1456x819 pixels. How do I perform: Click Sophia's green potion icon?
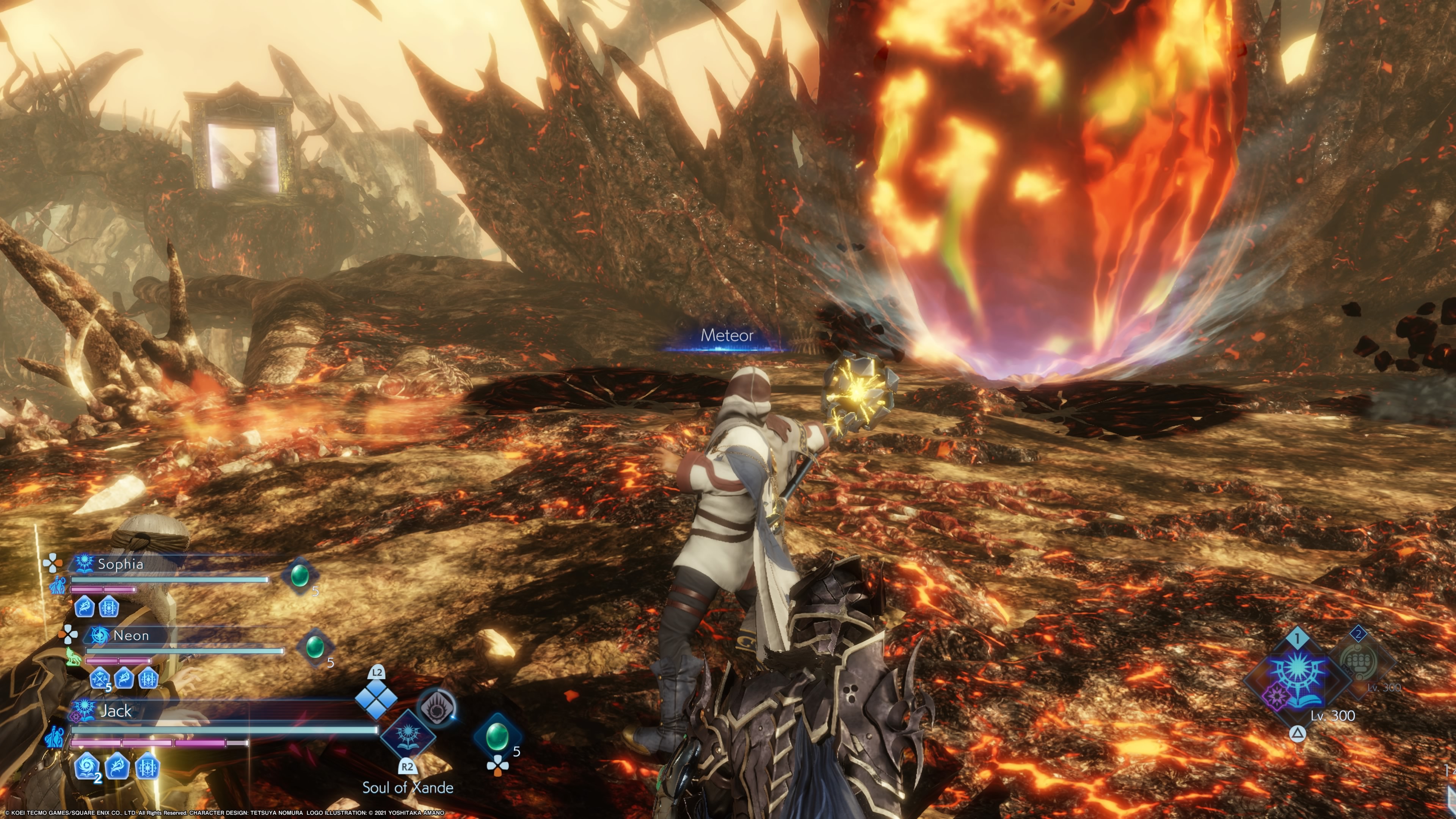pos(300,576)
